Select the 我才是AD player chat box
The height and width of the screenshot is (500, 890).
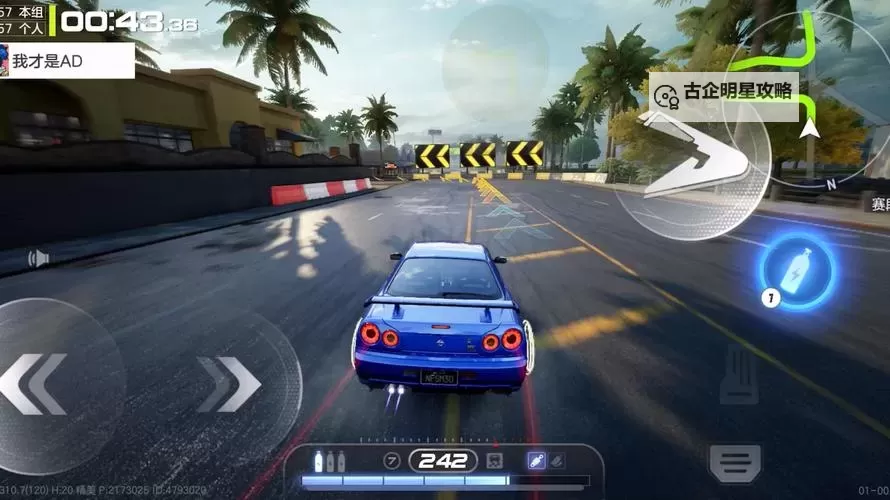click(x=67, y=61)
